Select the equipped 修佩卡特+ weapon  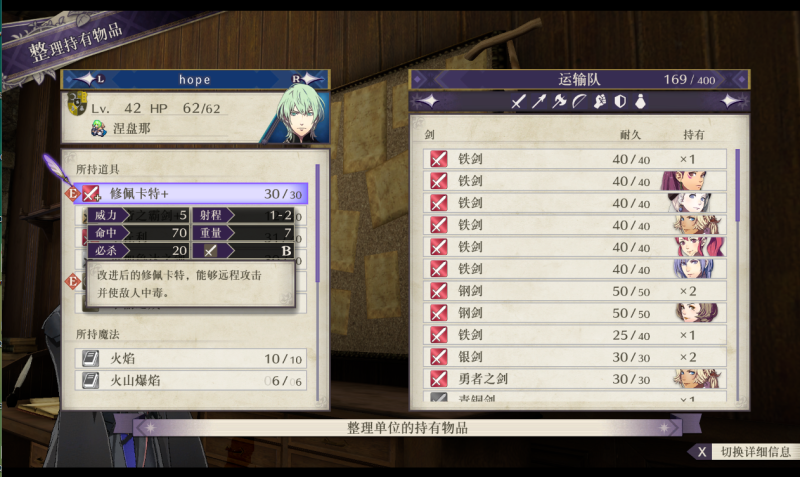point(190,193)
